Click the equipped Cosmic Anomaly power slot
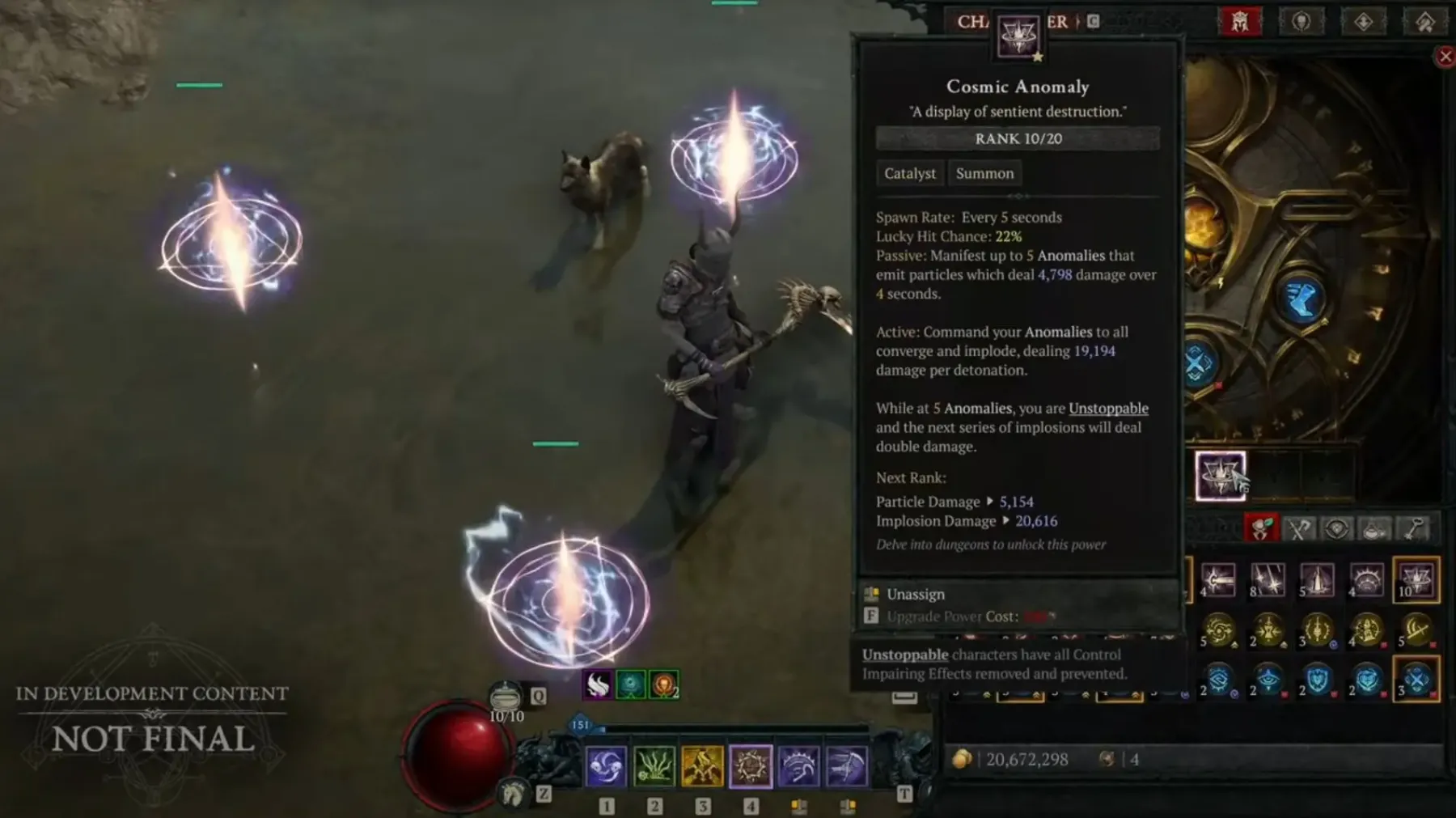Screen dimensions: 1456x818 pyautogui.click(x=1220, y=475)
